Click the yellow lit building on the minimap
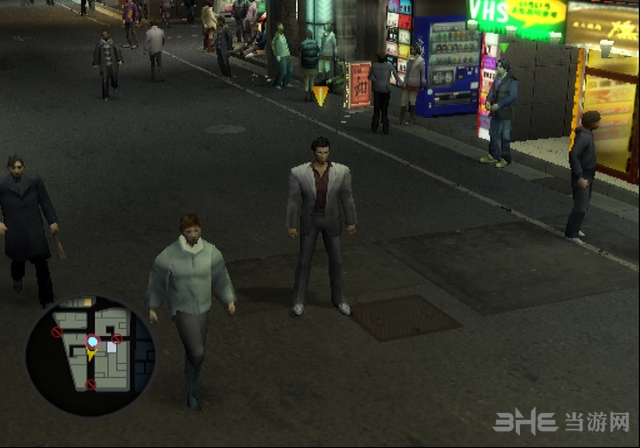This screenshot has height=448, width=640. 88,302
